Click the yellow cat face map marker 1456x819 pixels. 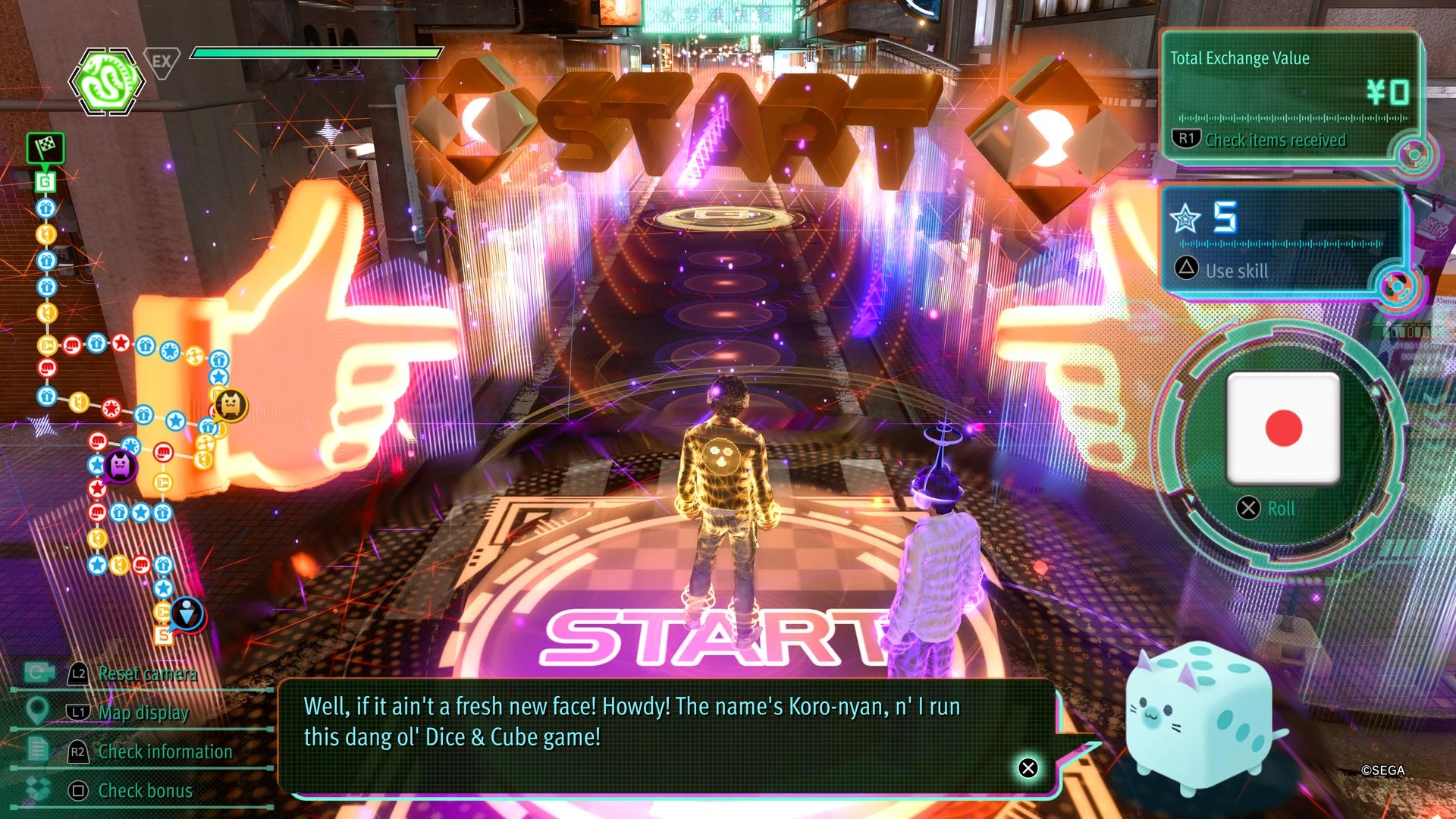[230, 405]
